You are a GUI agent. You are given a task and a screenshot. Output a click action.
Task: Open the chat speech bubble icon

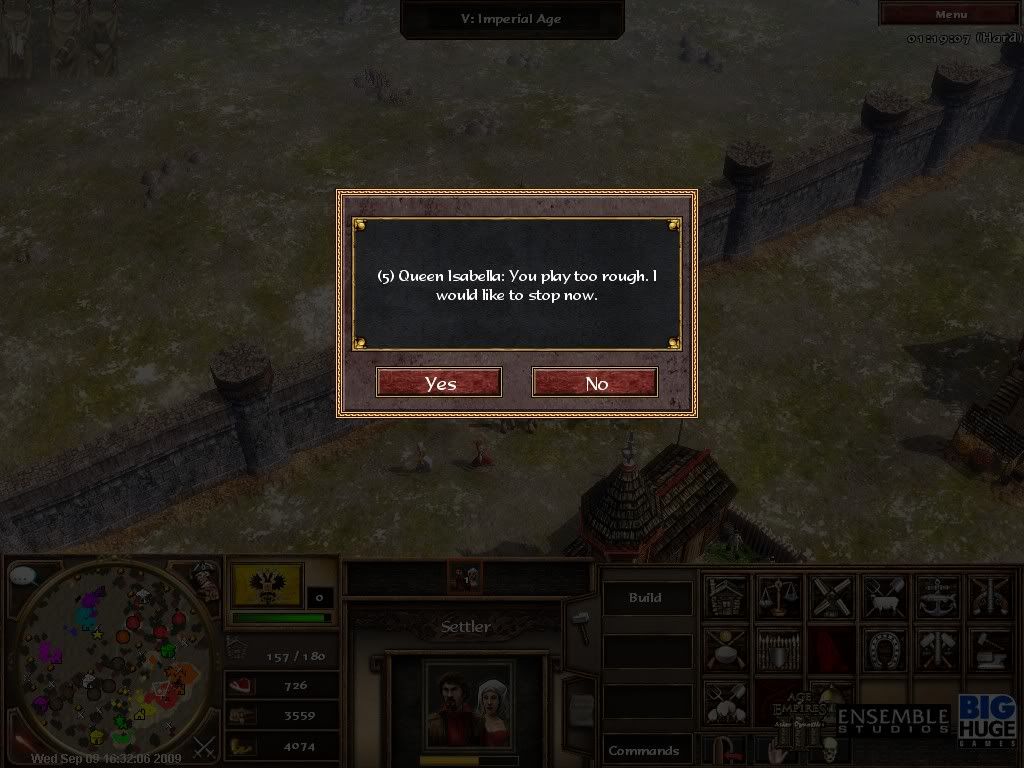(23, 578)
